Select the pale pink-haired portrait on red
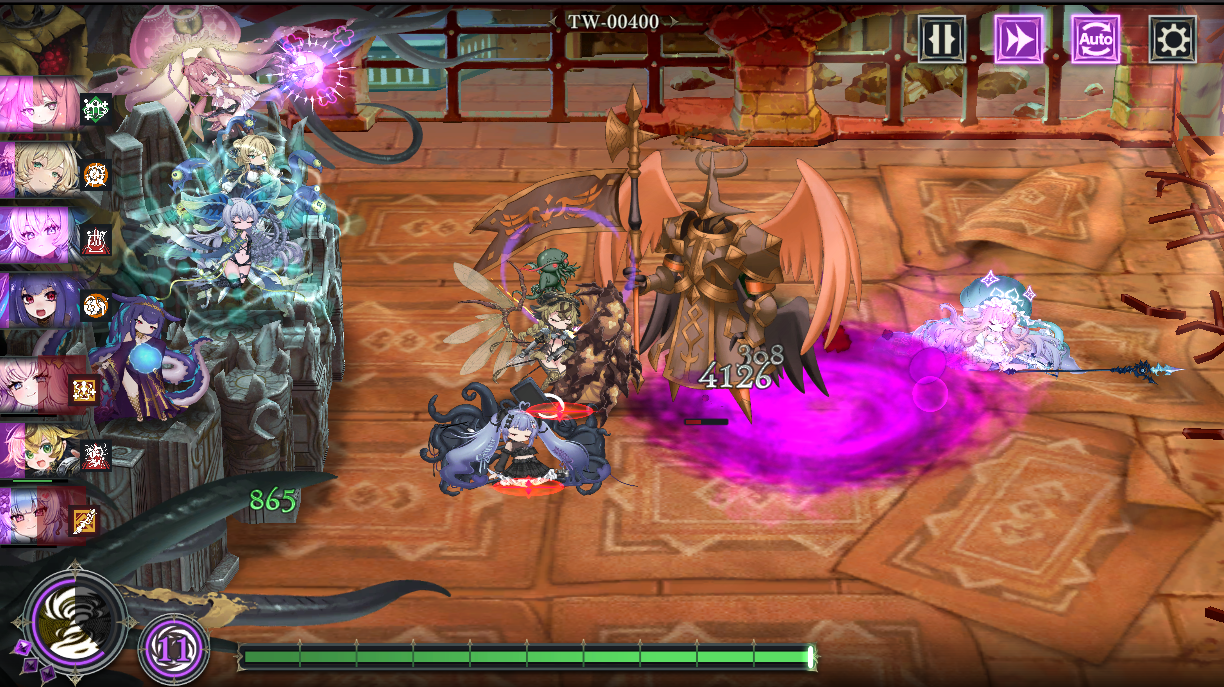Viewport: 1224px width, 687px height. (40, 385)
